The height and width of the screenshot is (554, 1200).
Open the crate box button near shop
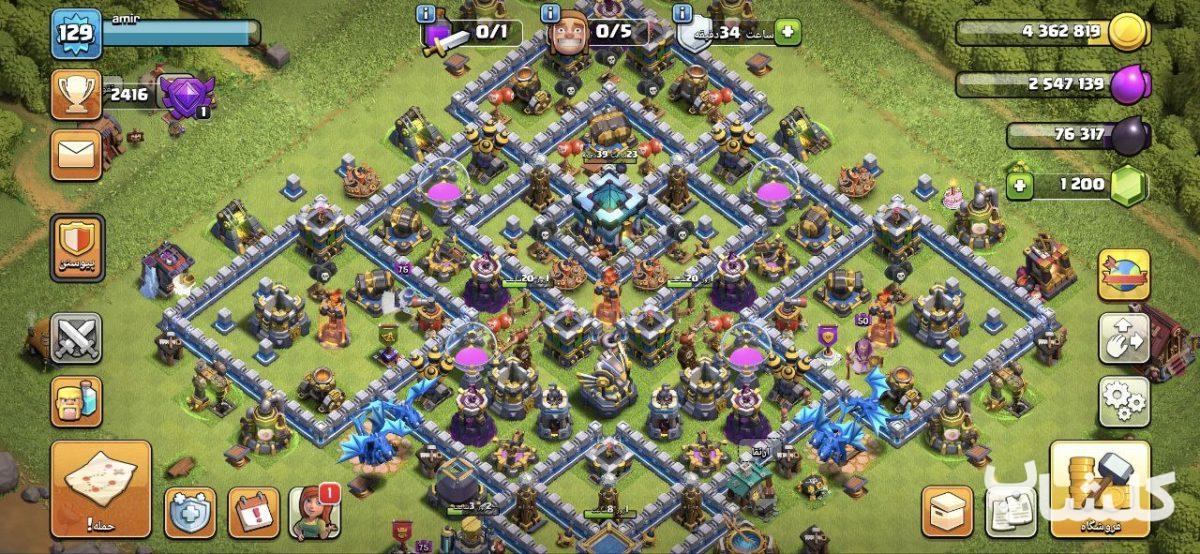tap(947, 512)
